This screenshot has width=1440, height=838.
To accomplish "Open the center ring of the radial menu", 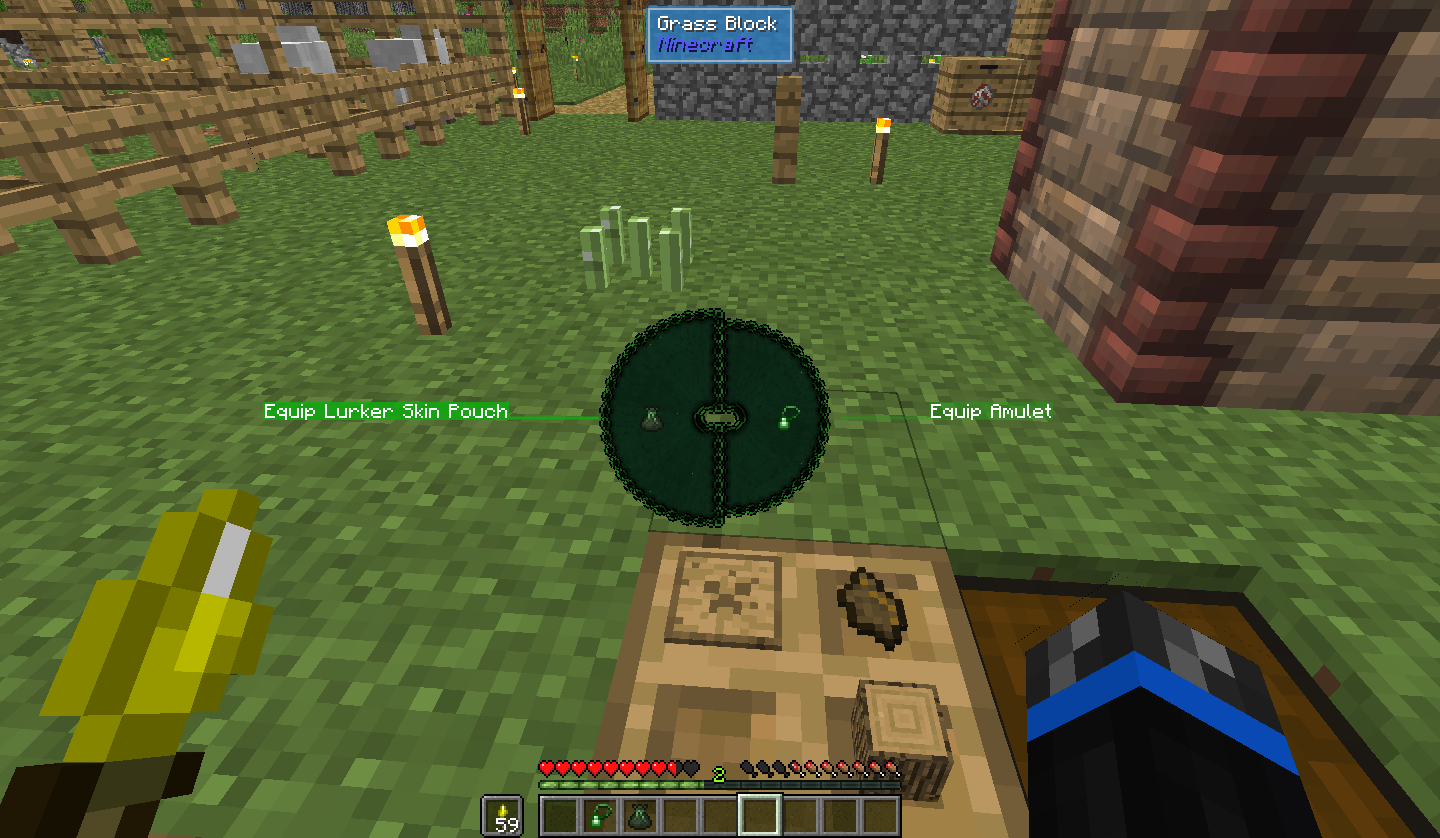I will pyautogui.click(x=719, y=416).
